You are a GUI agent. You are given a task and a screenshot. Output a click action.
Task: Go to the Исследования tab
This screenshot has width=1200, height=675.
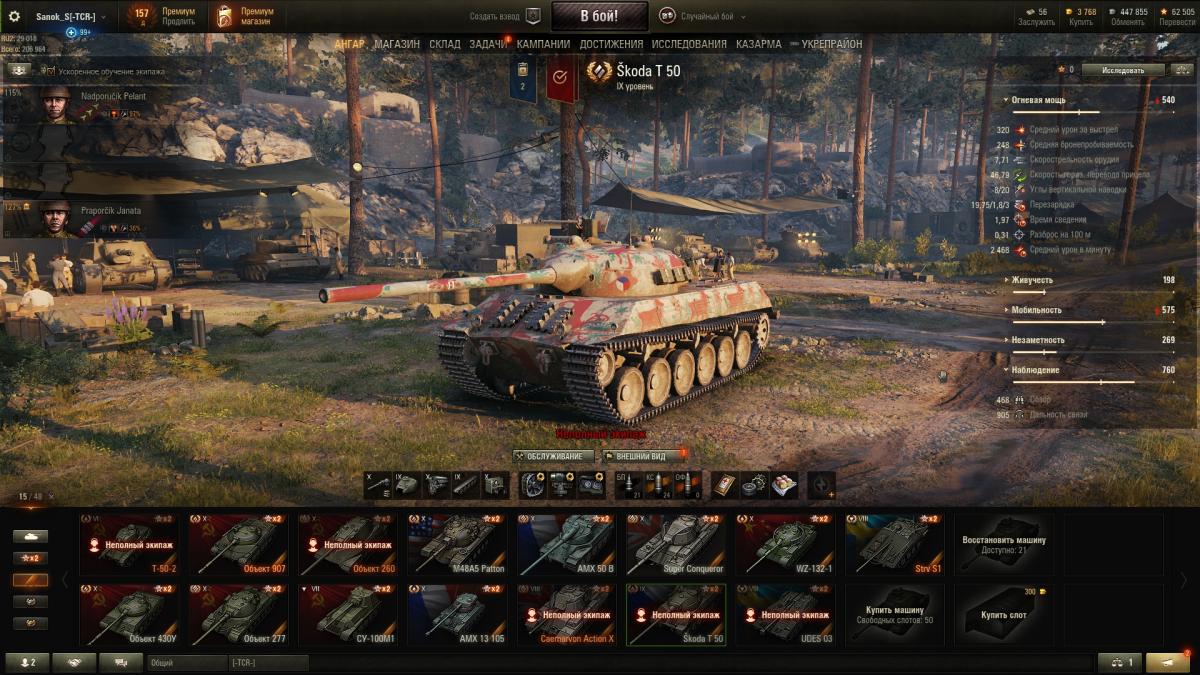click(x=689, y=44)
